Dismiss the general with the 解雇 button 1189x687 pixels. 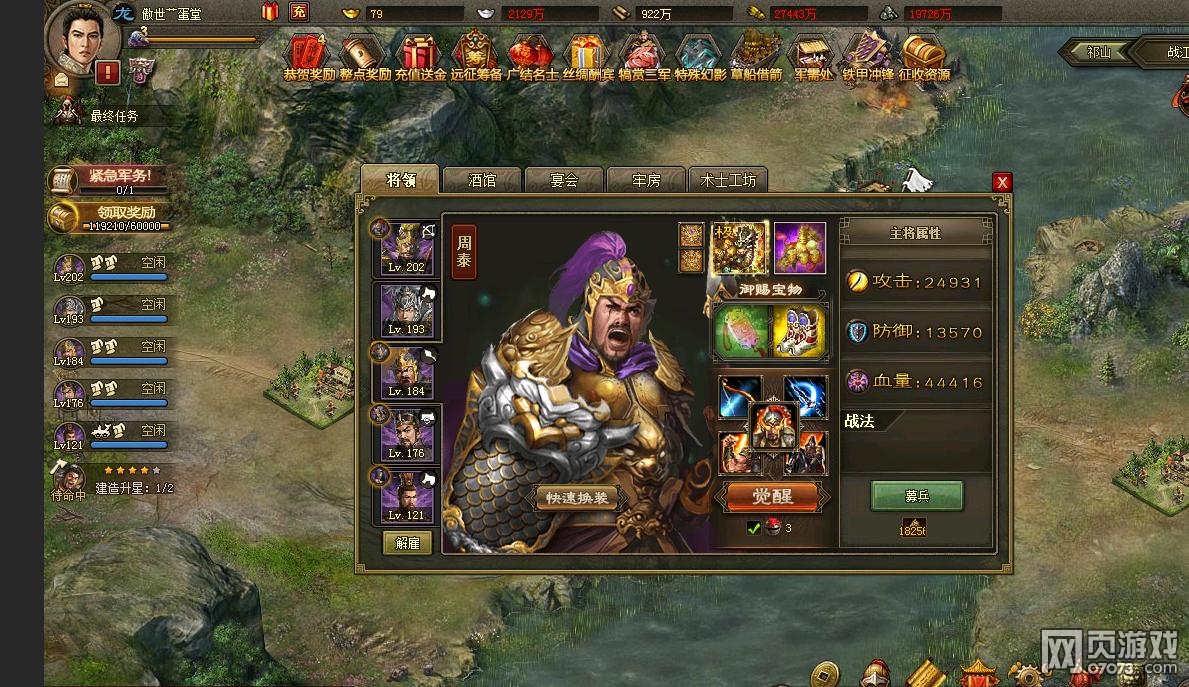coord(407,543)
